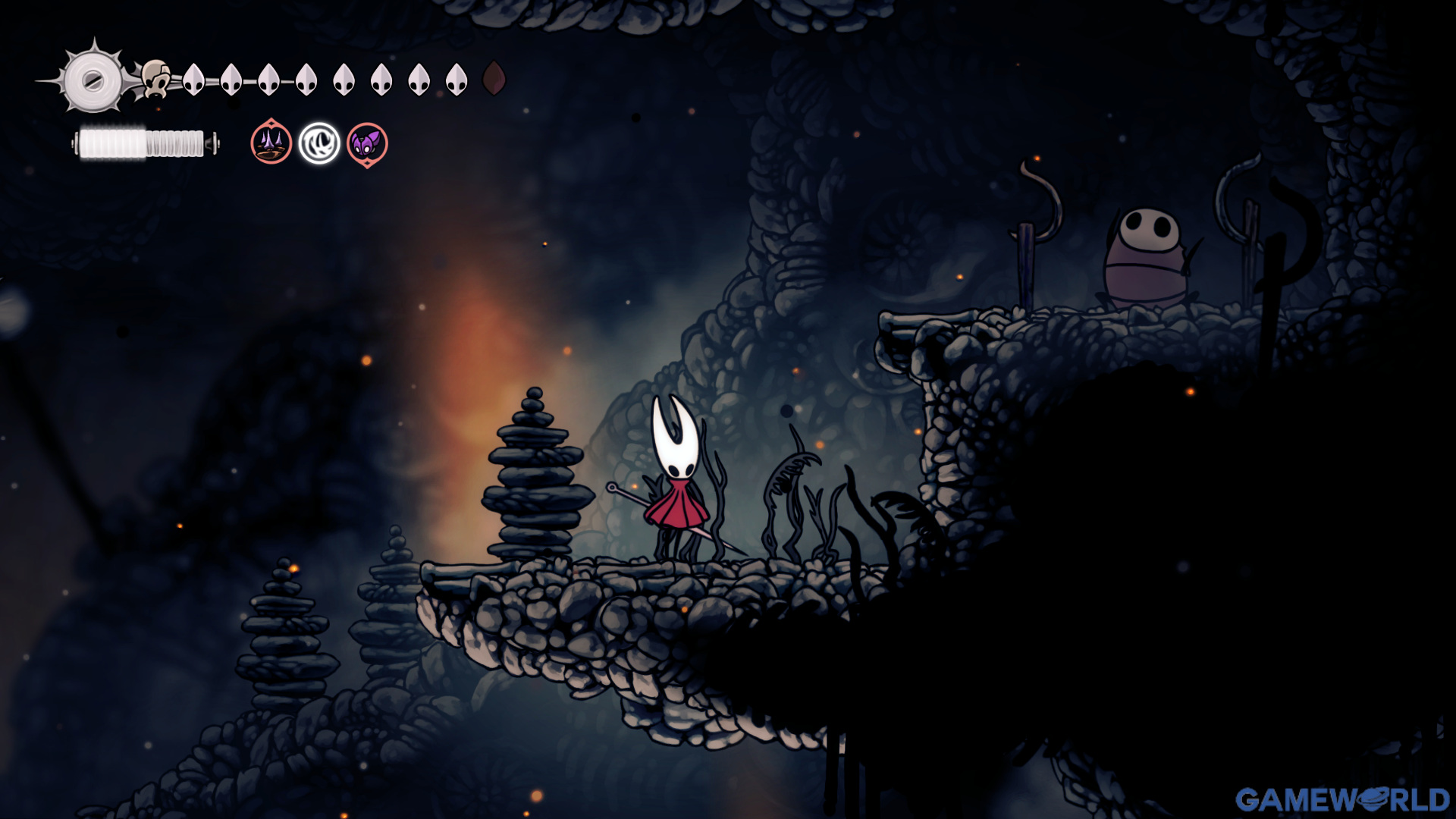Select the purple spike trap tool icon
This screenshot has height=819, width=1456.
pyautogui.click(x=271, y=143)
